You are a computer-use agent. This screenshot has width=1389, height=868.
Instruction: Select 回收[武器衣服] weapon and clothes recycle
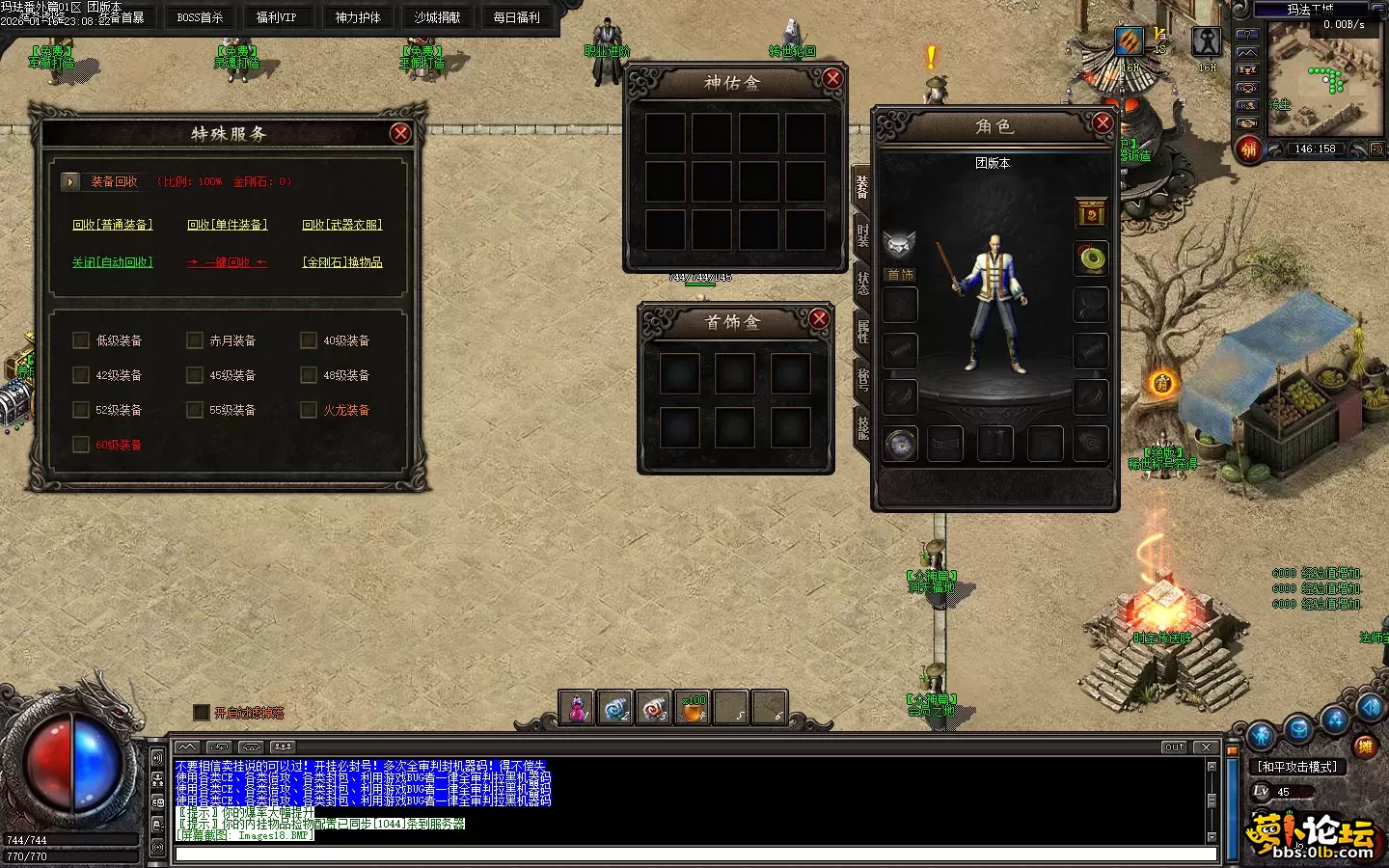tap(341, 225)
